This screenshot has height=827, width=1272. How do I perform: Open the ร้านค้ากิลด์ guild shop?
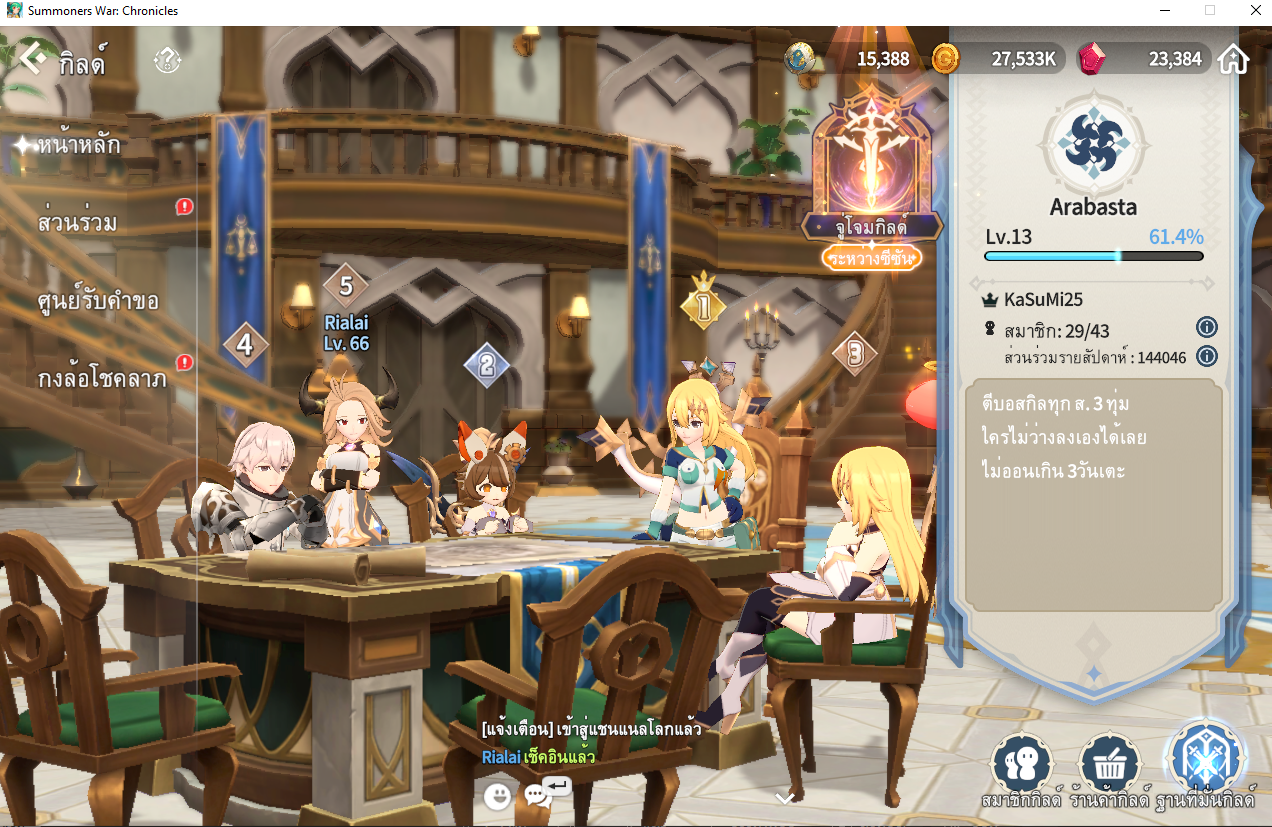click(x=1110, y=768)
